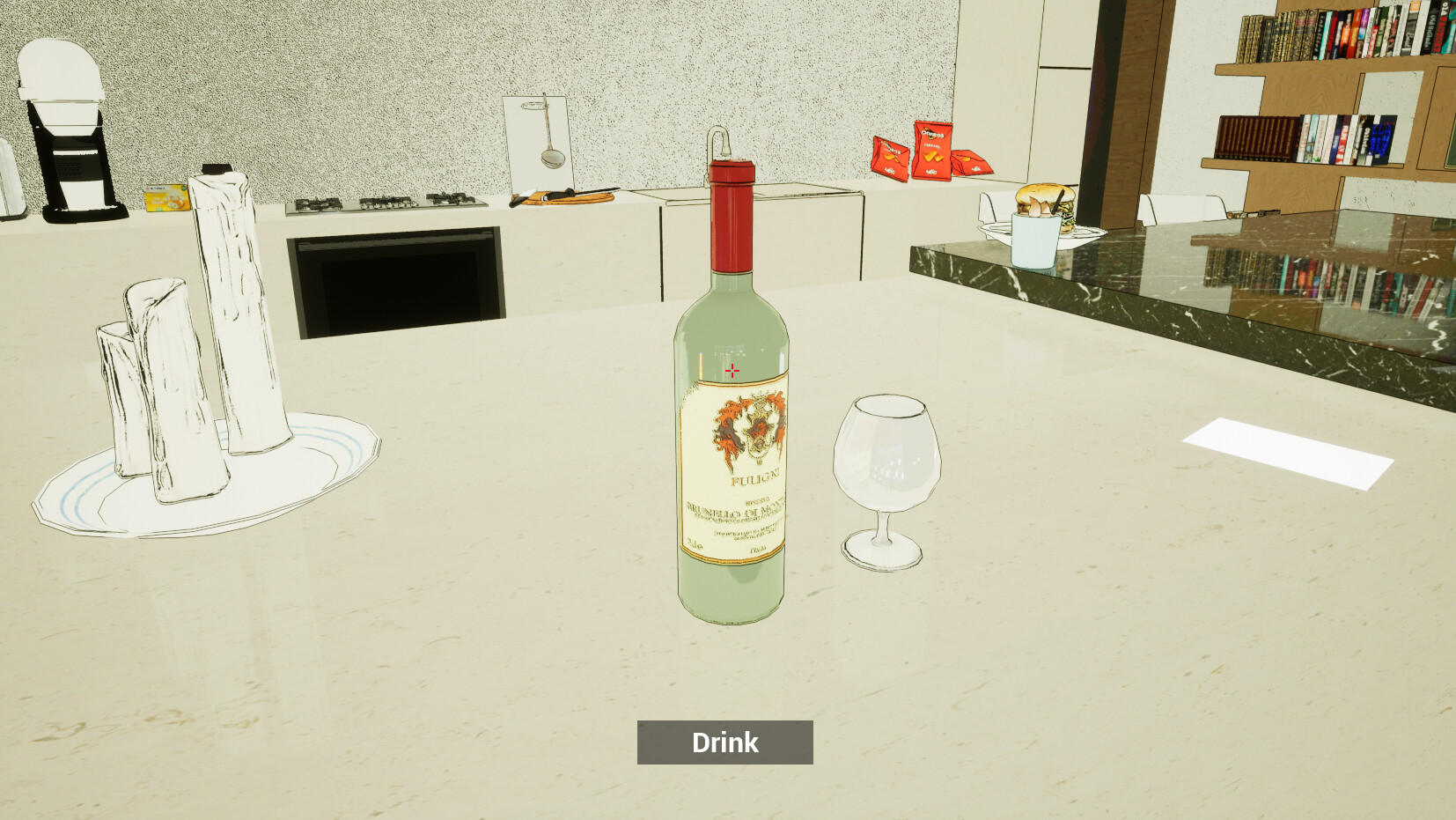Click the white mug in front of the burger
The width and height of the screenshot is (1456, 820).
[x=1036, y=240]
